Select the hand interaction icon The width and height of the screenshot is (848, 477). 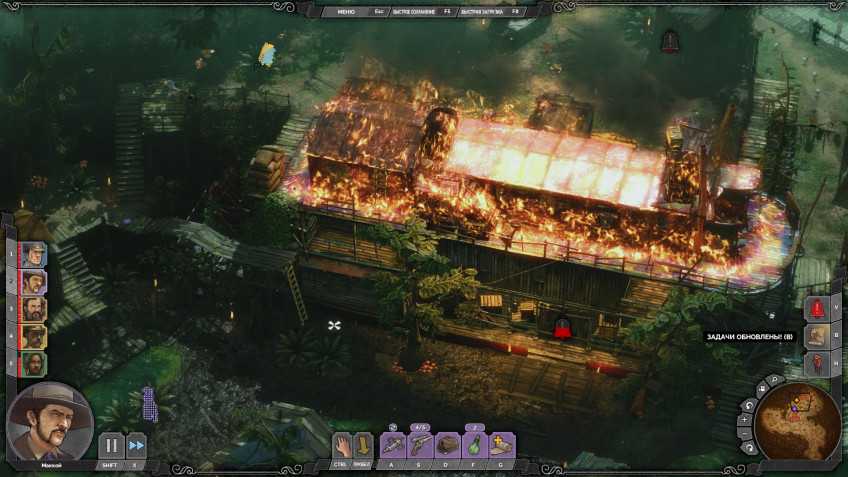click(x=341, y=444)
